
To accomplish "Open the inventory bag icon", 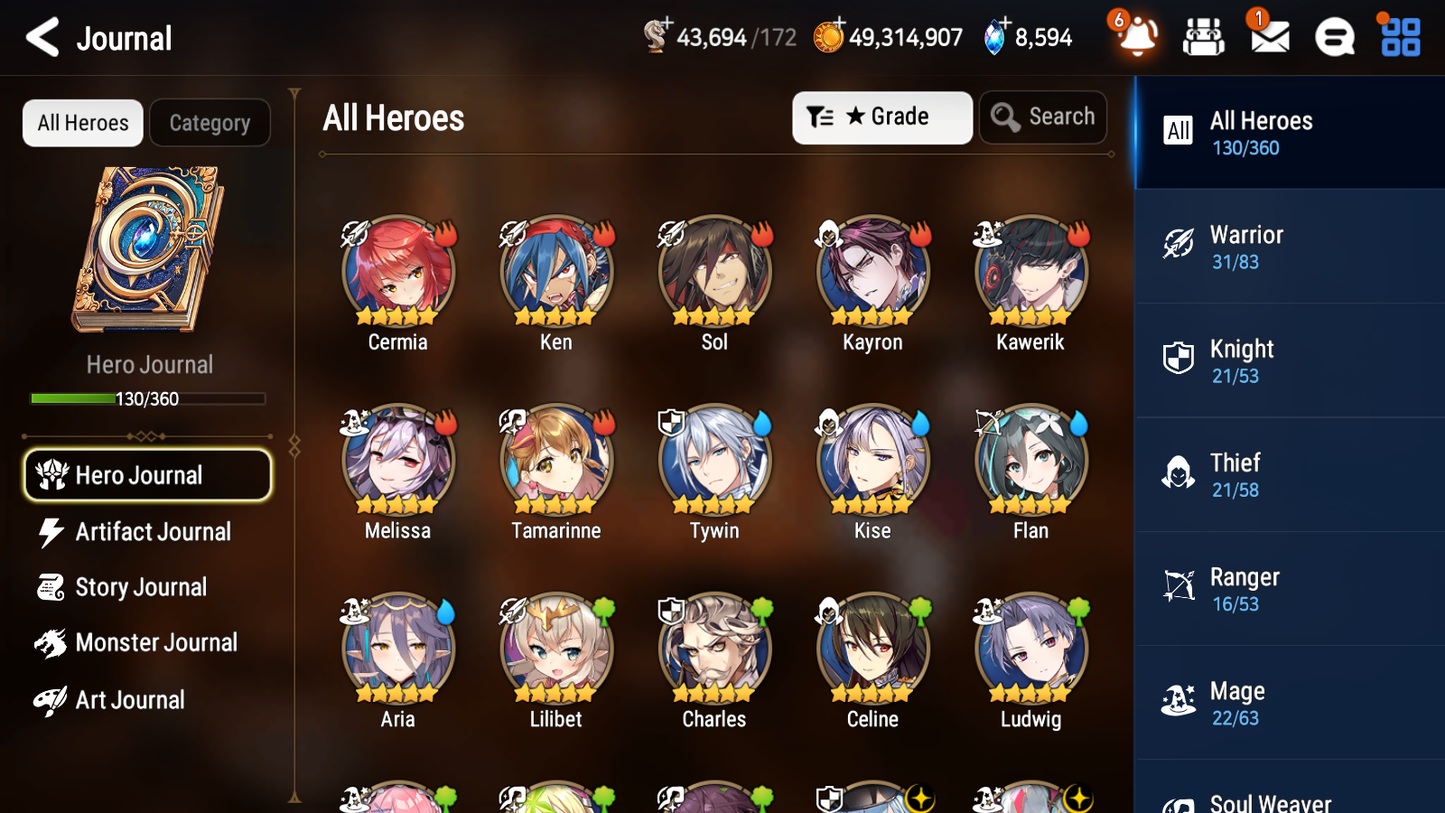I will 1203,37.
